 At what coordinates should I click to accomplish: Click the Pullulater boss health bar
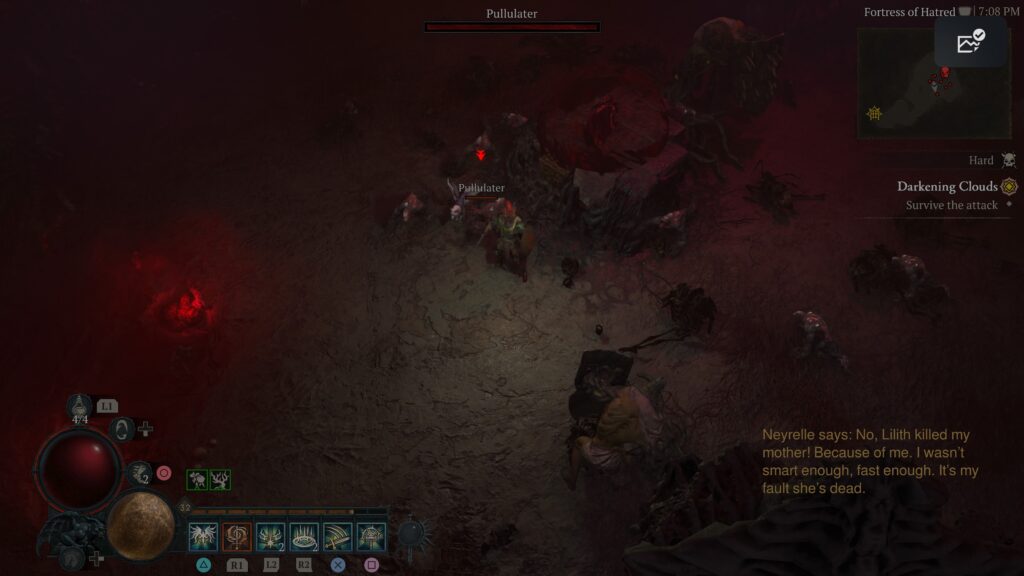[x=512, y=27]
